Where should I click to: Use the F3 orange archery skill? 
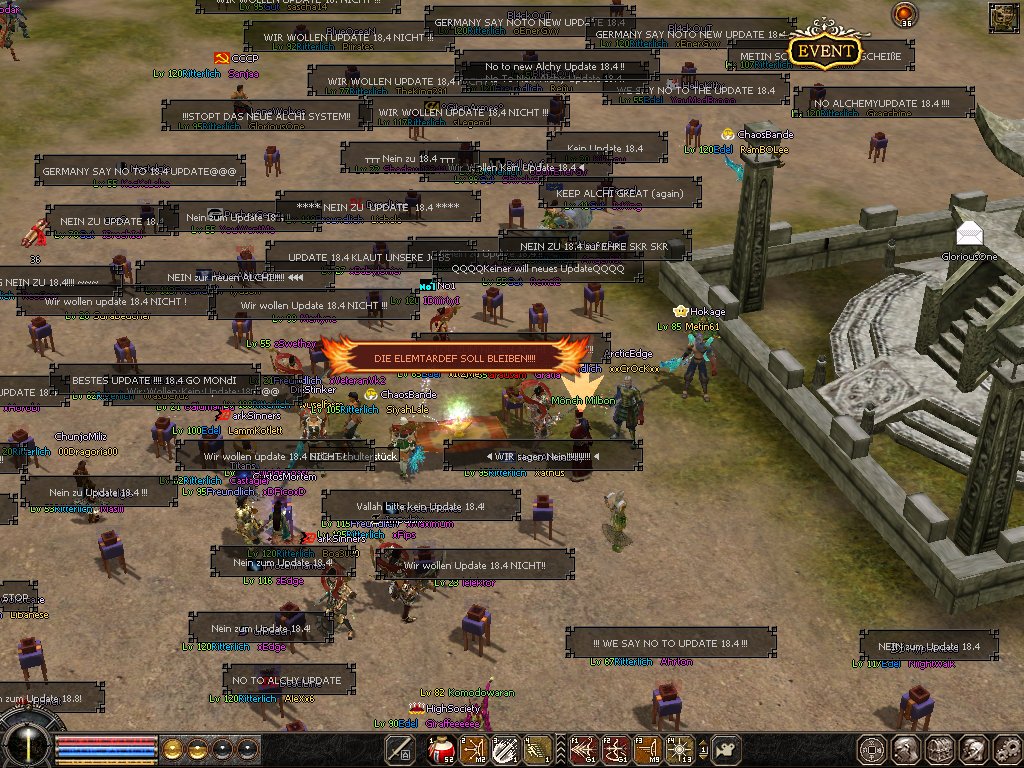[x=648, y=749]
